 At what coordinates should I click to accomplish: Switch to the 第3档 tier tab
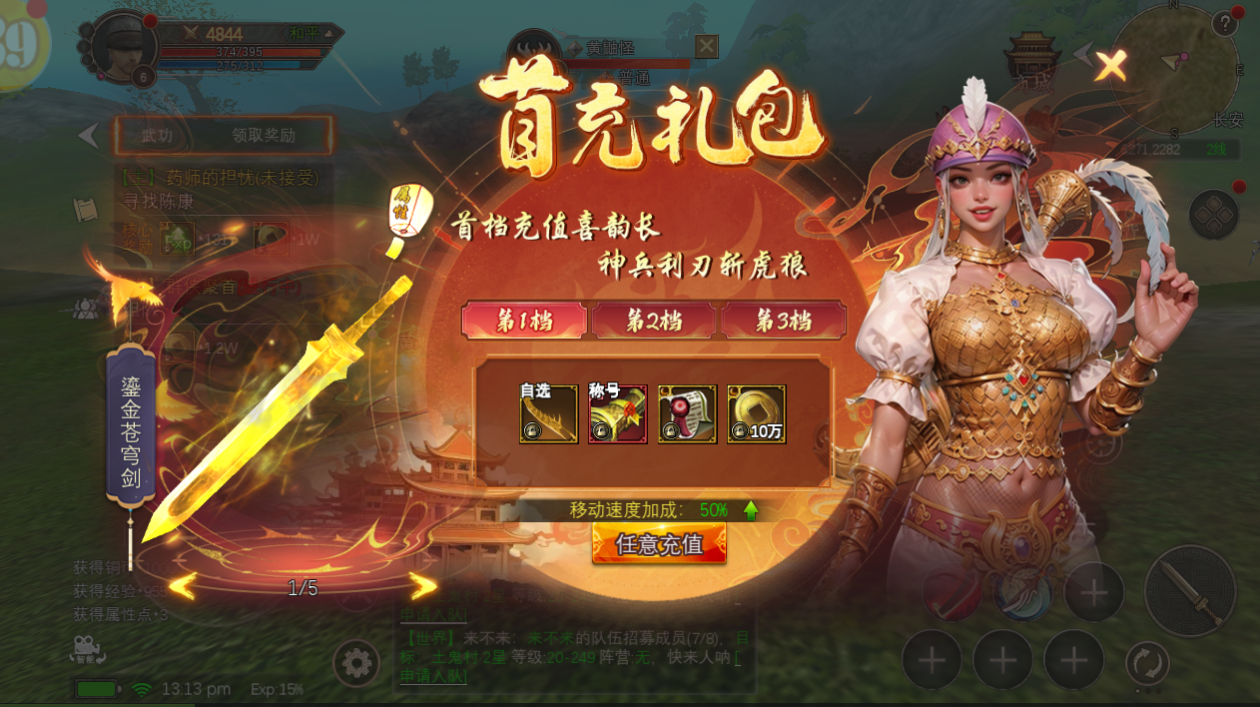tap(783, 321)
